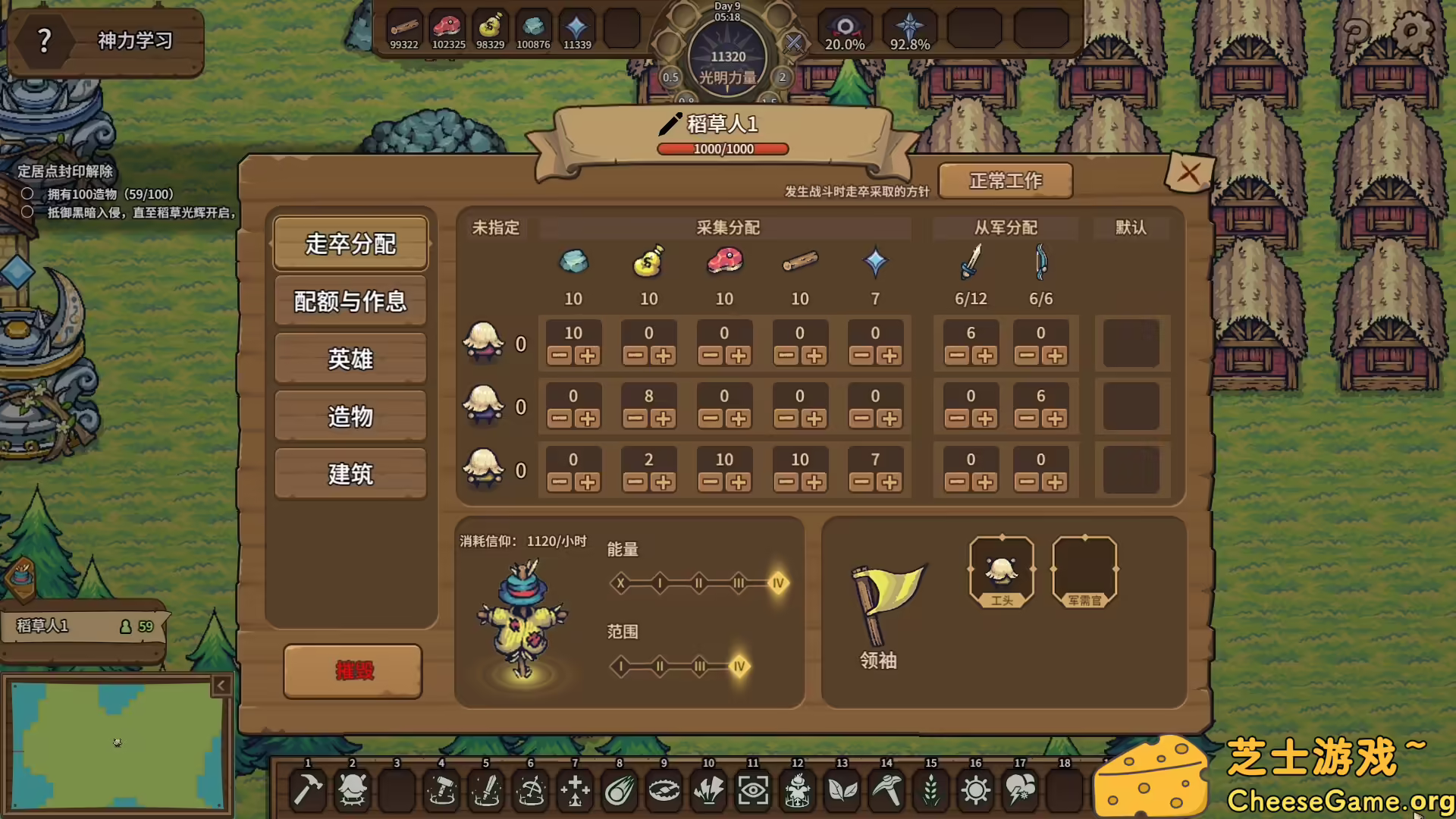
Task: Increase wood assignment with a plus stepper
Action: coord(813,353)
